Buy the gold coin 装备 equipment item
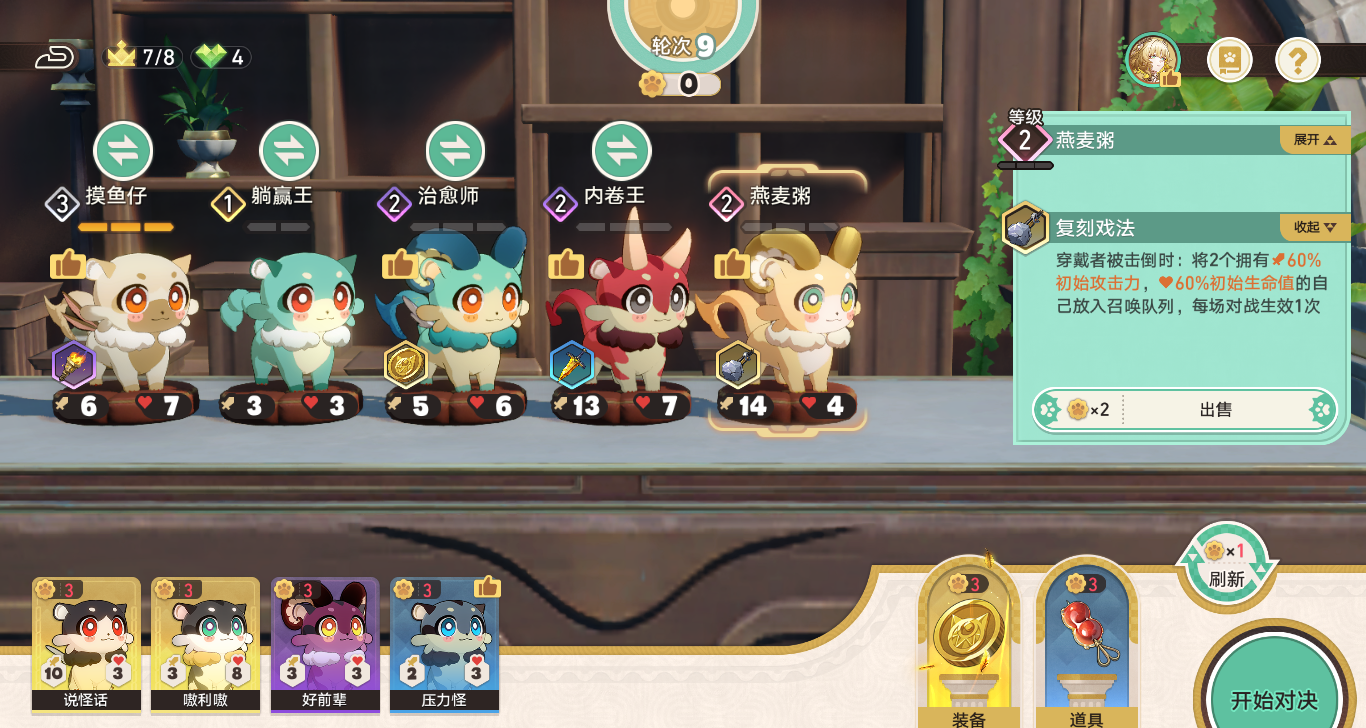Image resolution: width=1366 pixels, height=728 pixels. pos(968,640)
